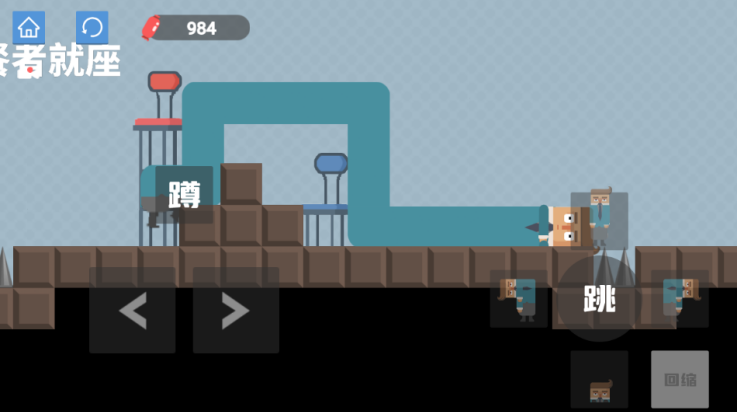The height and width of the screenshot is (412, 737).
Task: Tap the 回缩 retract button
Action: (x=680, y=379)
